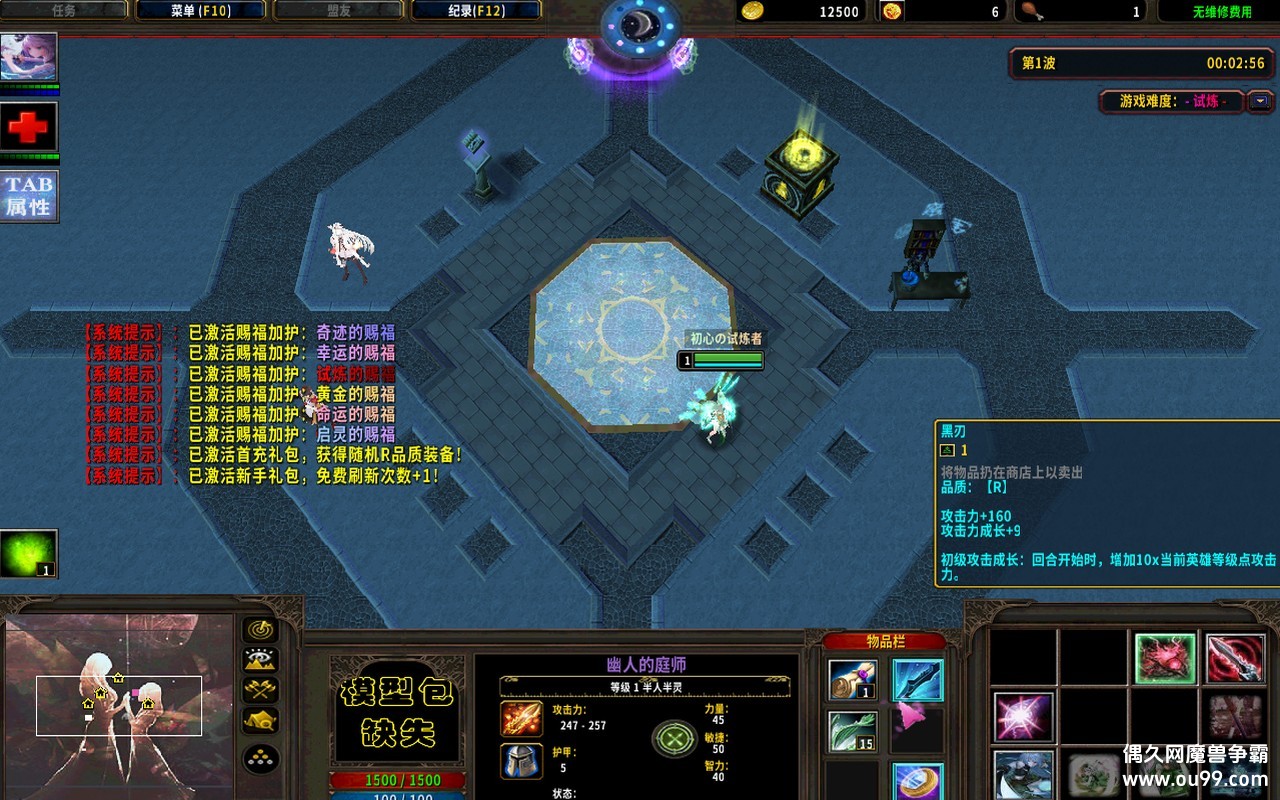Open the formation dots button
The width and height of the screenshot is (1280, 800).
pos(261,759)
